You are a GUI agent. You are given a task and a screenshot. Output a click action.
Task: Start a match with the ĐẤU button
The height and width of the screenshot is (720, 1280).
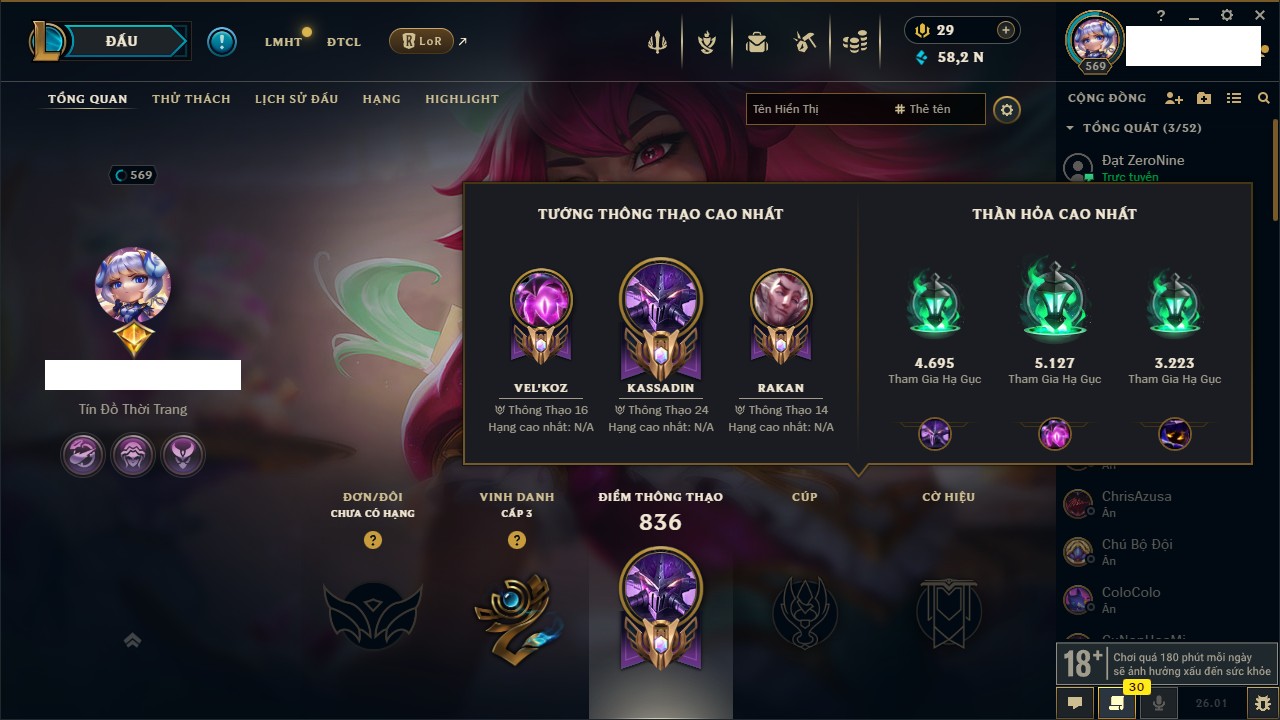click(x=121, y=41)
